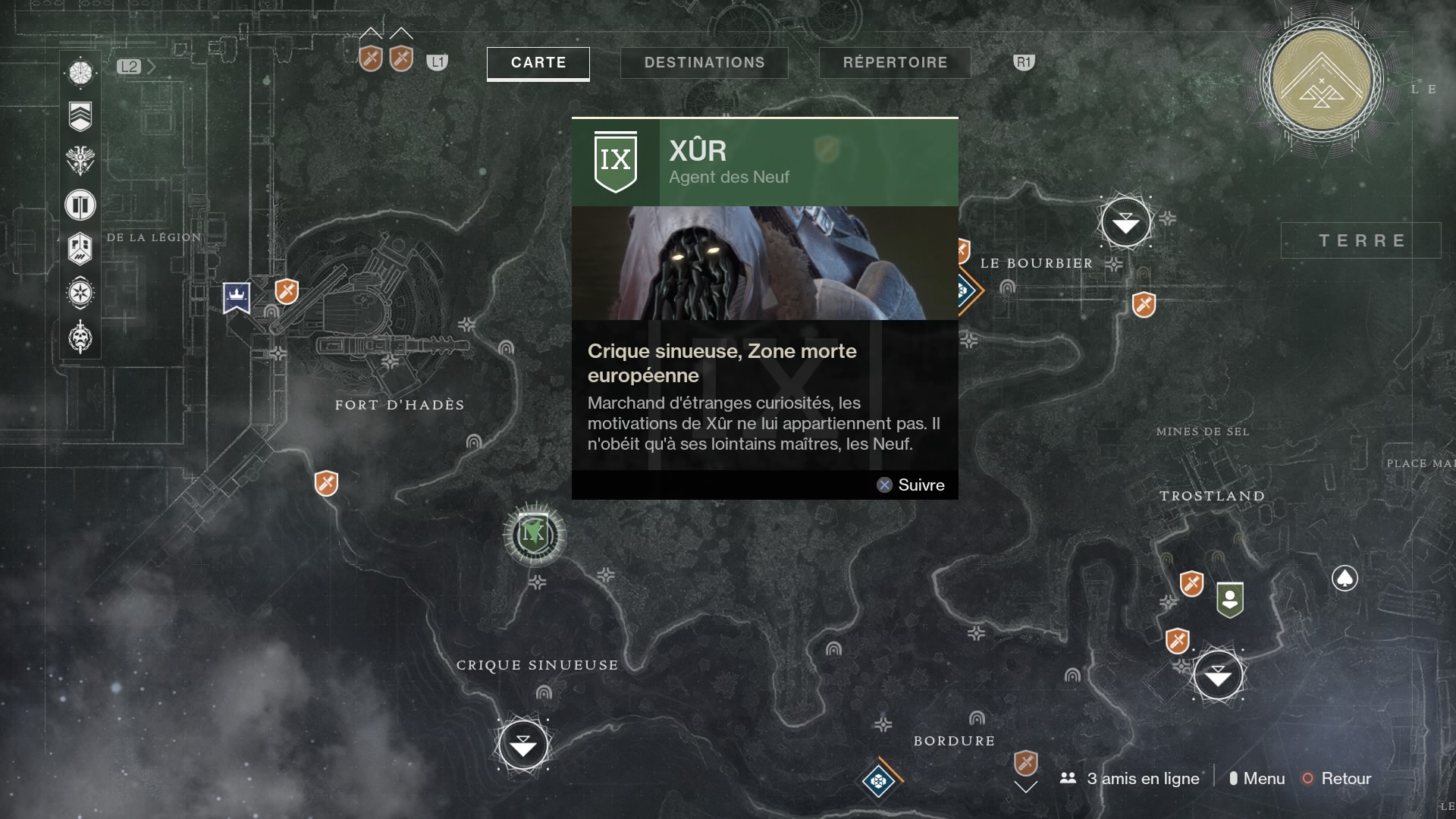
Task: Open the friends online roster
Action: click(x=1130, y=779)
